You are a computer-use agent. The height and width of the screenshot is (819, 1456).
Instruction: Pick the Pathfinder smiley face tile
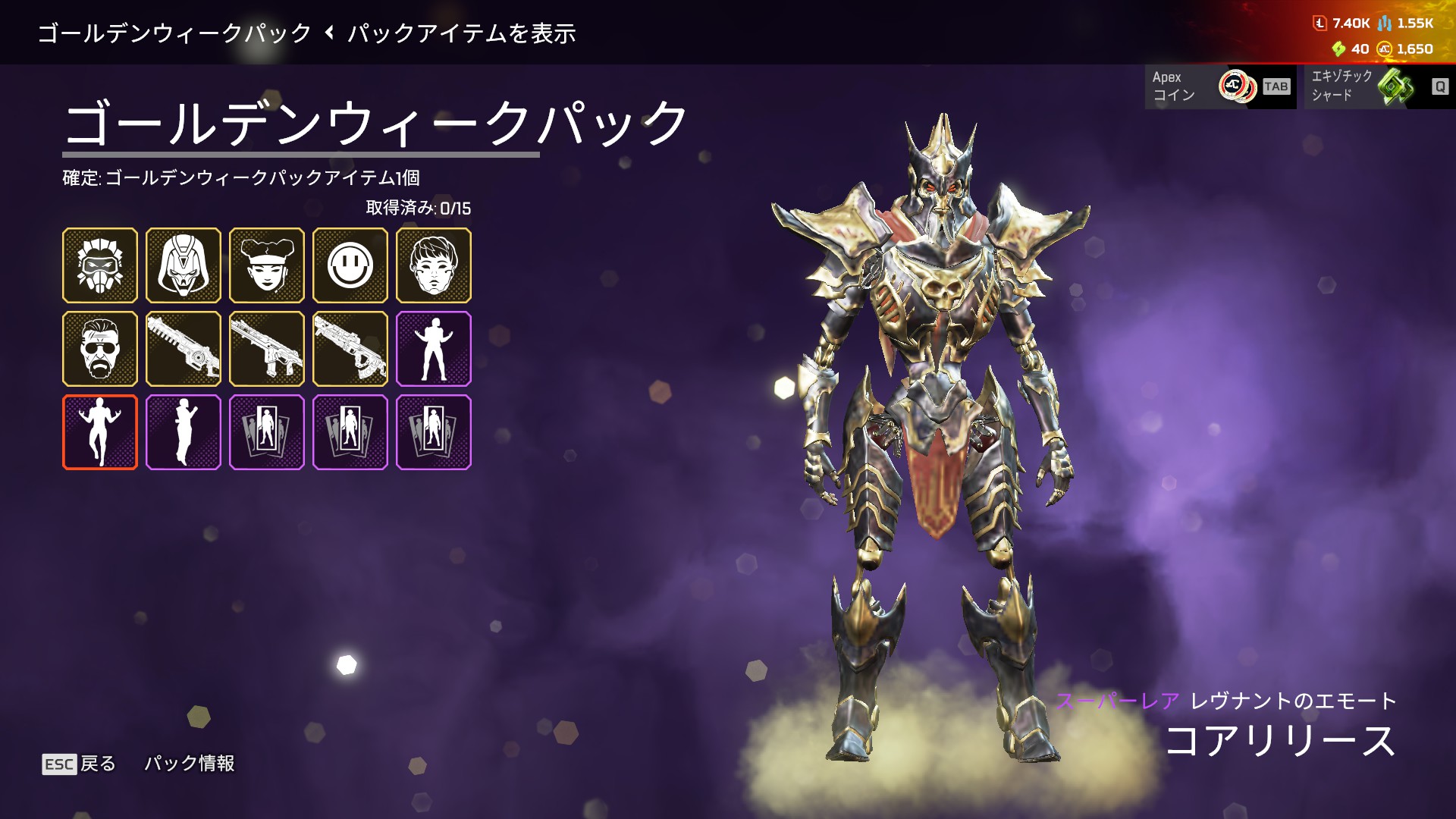coord(350,265)
